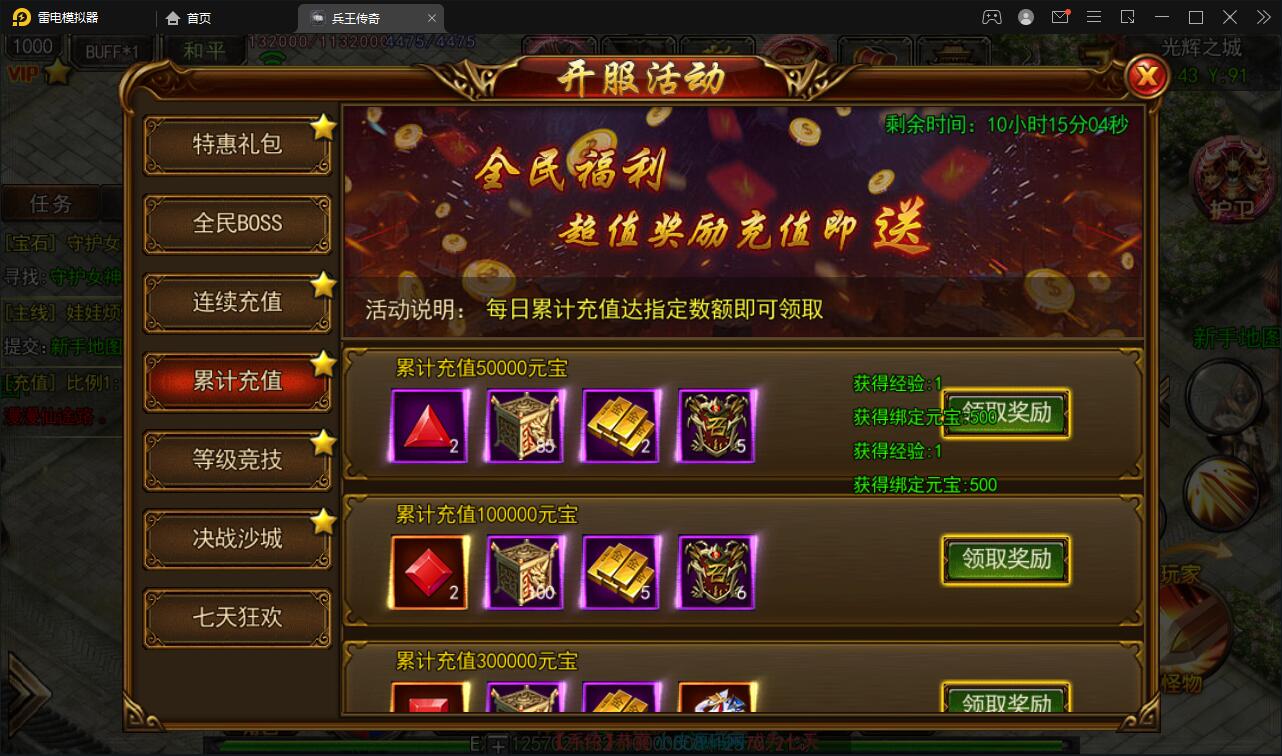
Task: Select the 特惠礼包 activity tab
Action: click(237, 145)
